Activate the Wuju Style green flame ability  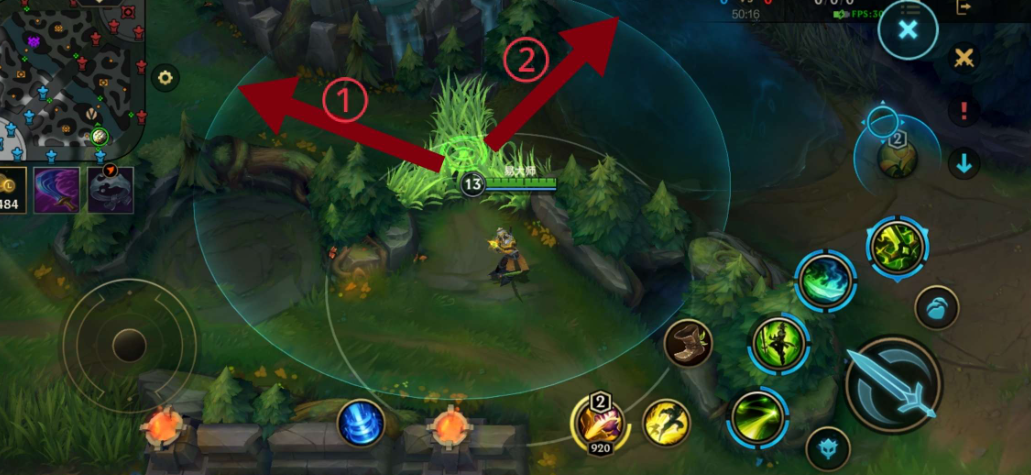click(x=826, y=281)
